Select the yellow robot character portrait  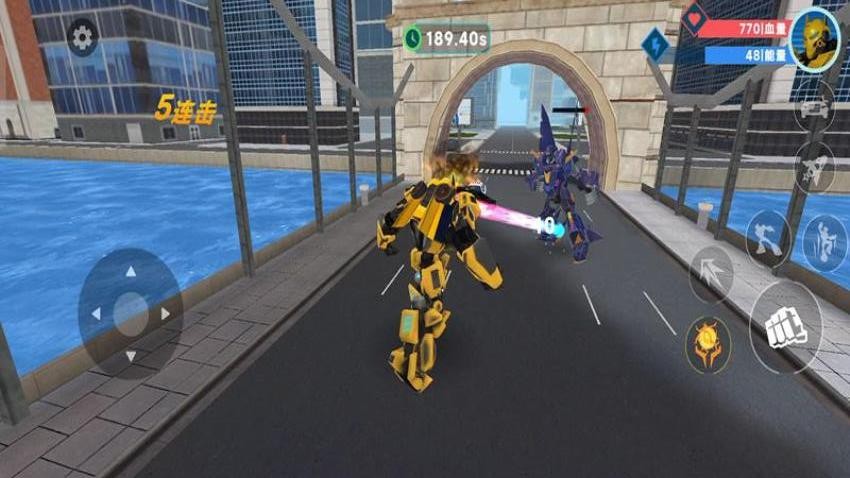tap(814, 39)
